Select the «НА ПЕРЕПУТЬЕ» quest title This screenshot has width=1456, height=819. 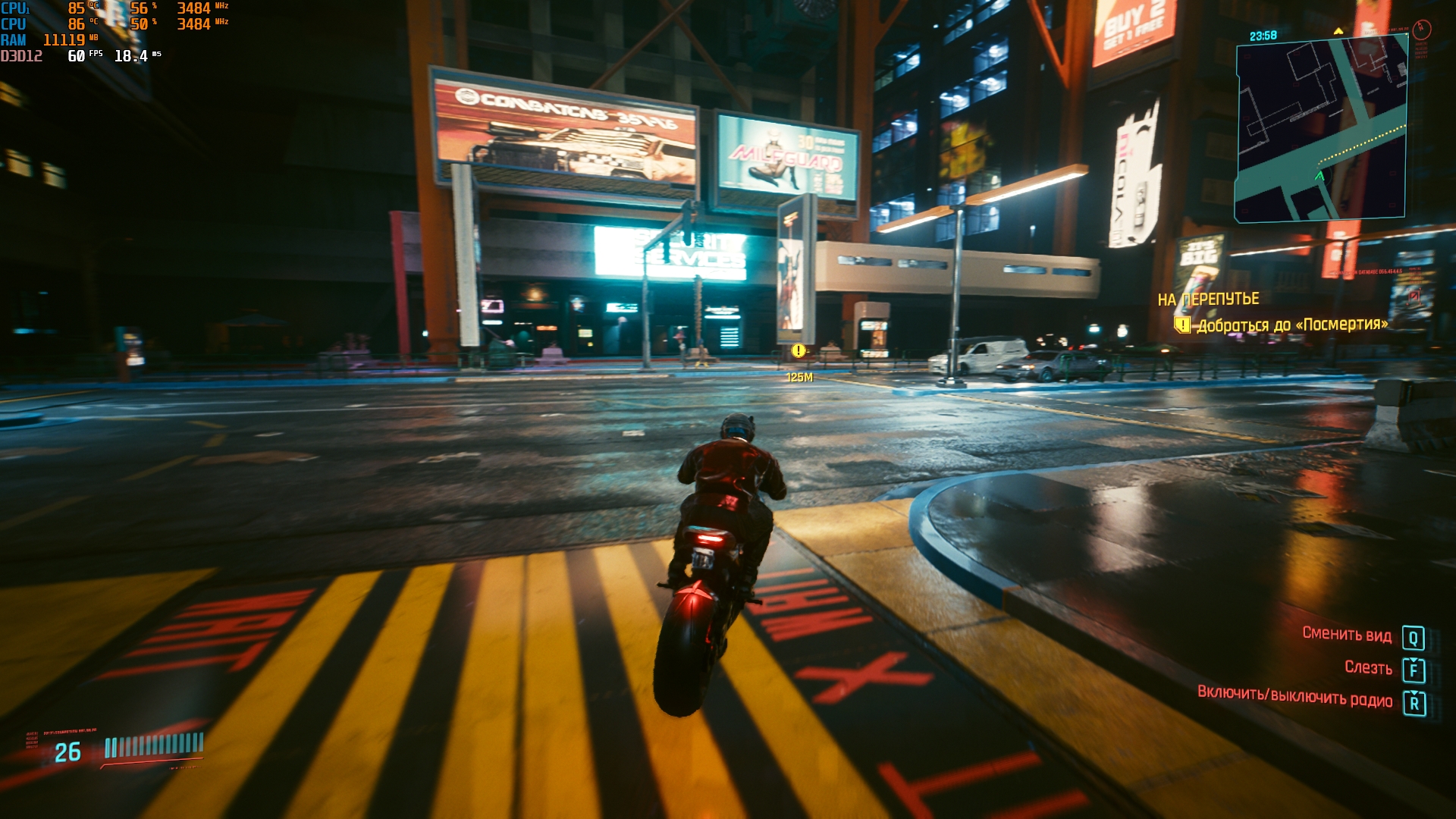point(1208,300)
